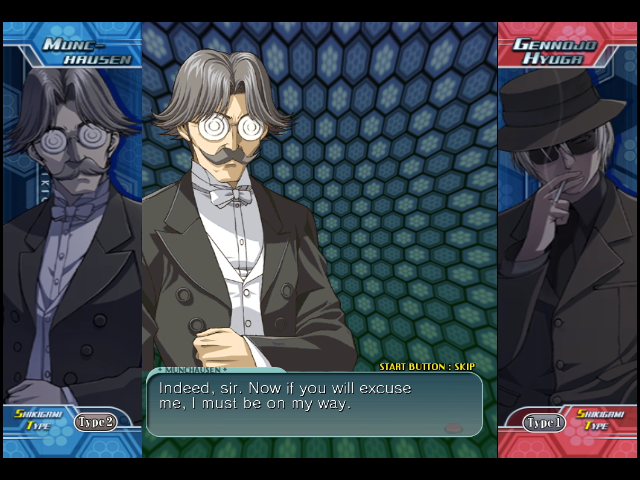Screen dimensions: 640x480
Task: Select Gennojo Hyuga's Type 1 shikigami badge
Action: 545,422
